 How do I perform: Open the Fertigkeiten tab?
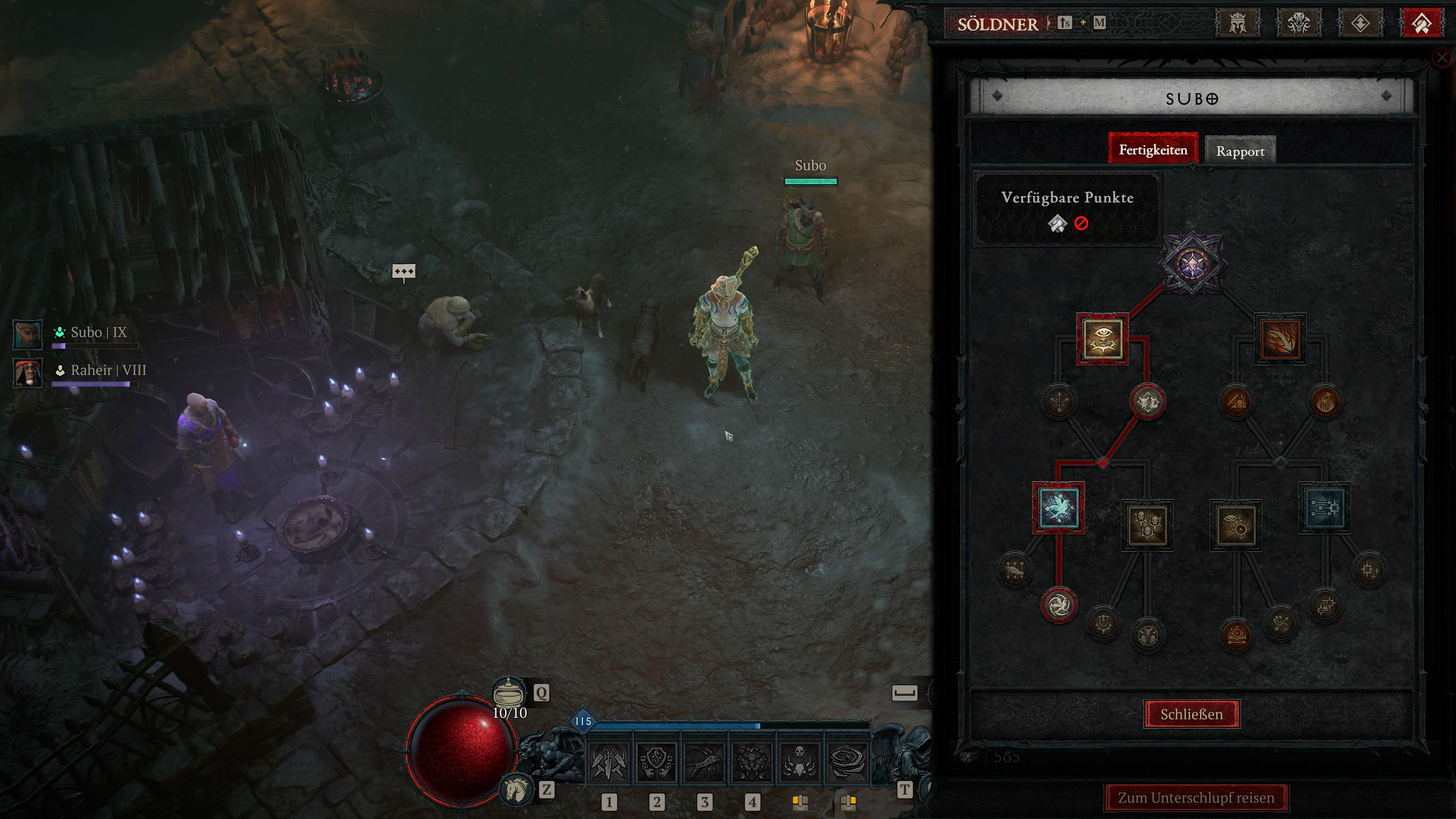pos(1153,150)
